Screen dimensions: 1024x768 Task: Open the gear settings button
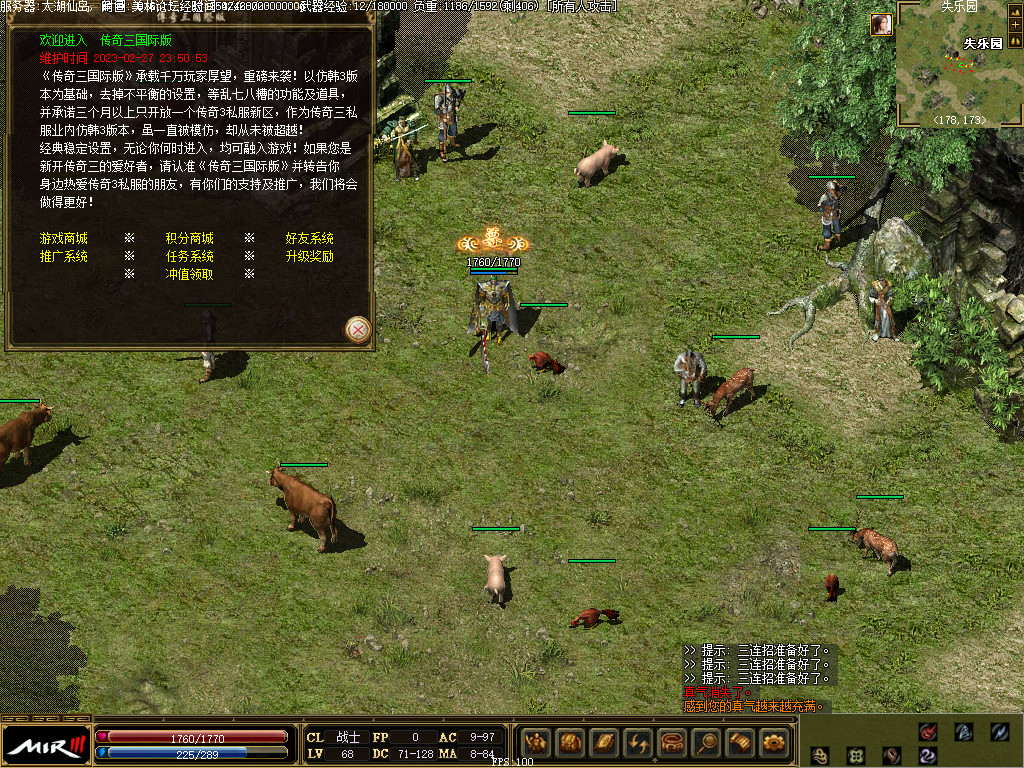(x=775, y=743)
